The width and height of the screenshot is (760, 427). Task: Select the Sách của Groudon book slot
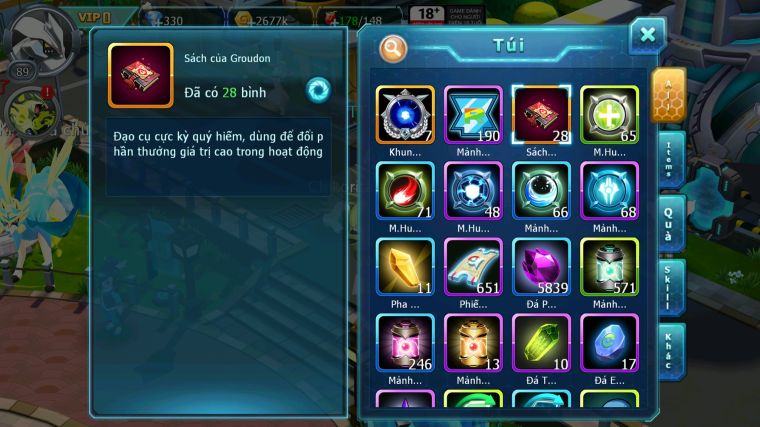pyautogui.click(x=541, y=114)
